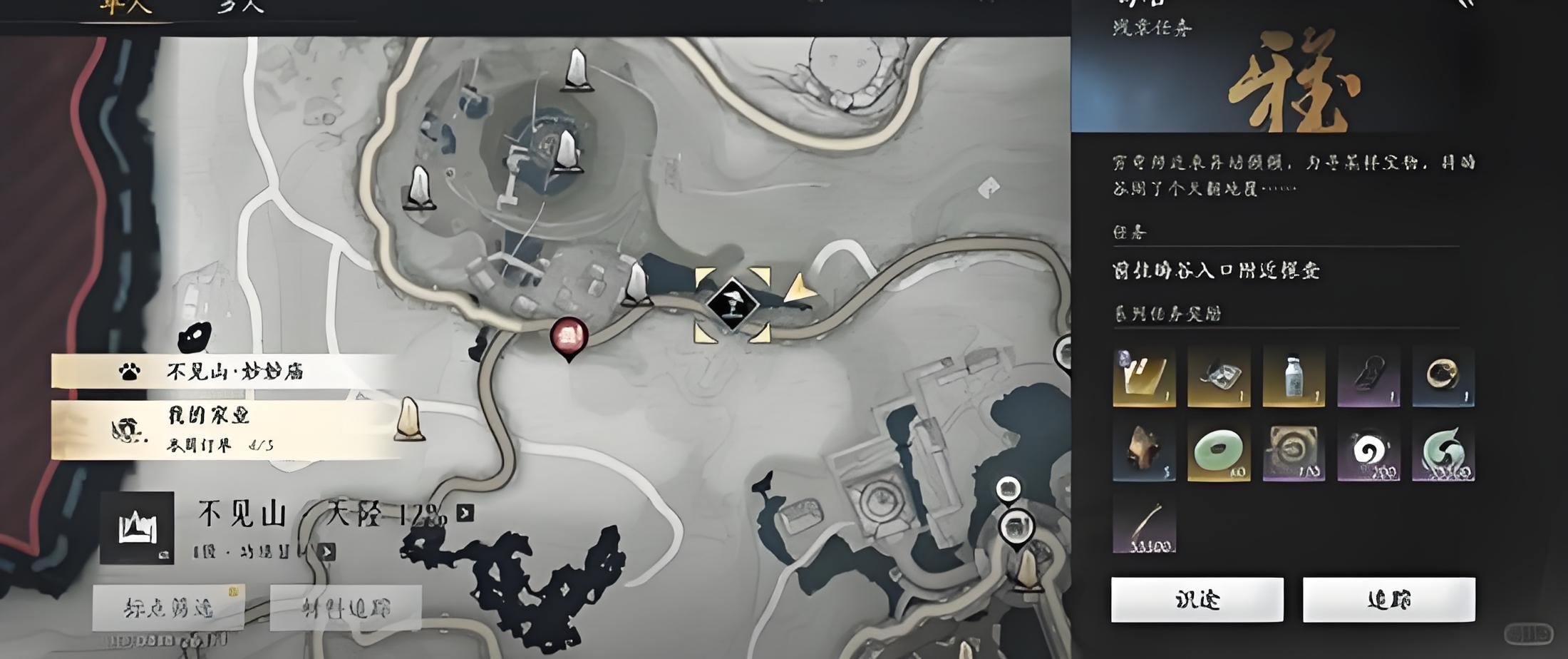Select the gold triangle marker near the quest diamond

[x=800, y=289]
